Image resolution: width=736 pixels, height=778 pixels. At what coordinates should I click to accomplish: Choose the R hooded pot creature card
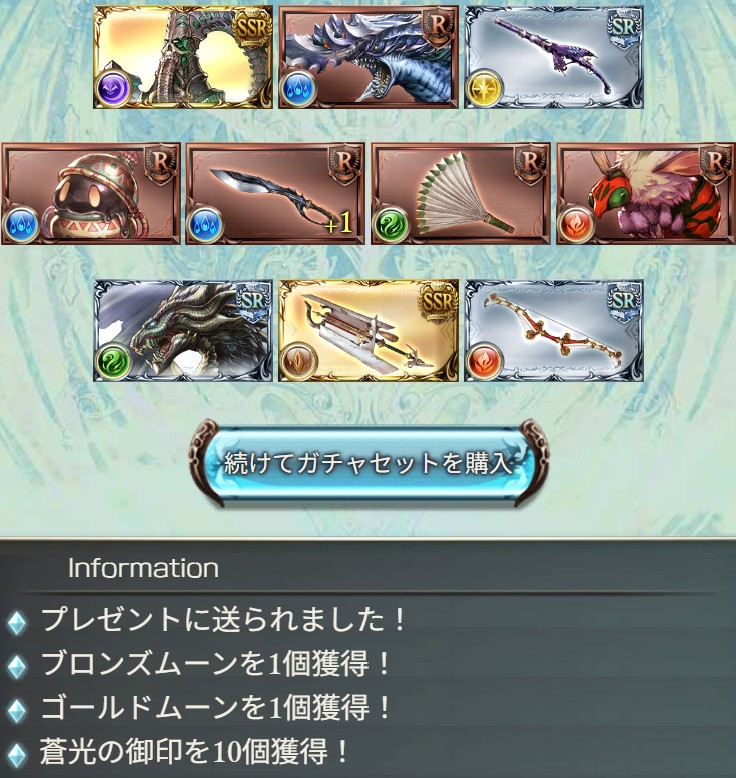click(91, 194)
